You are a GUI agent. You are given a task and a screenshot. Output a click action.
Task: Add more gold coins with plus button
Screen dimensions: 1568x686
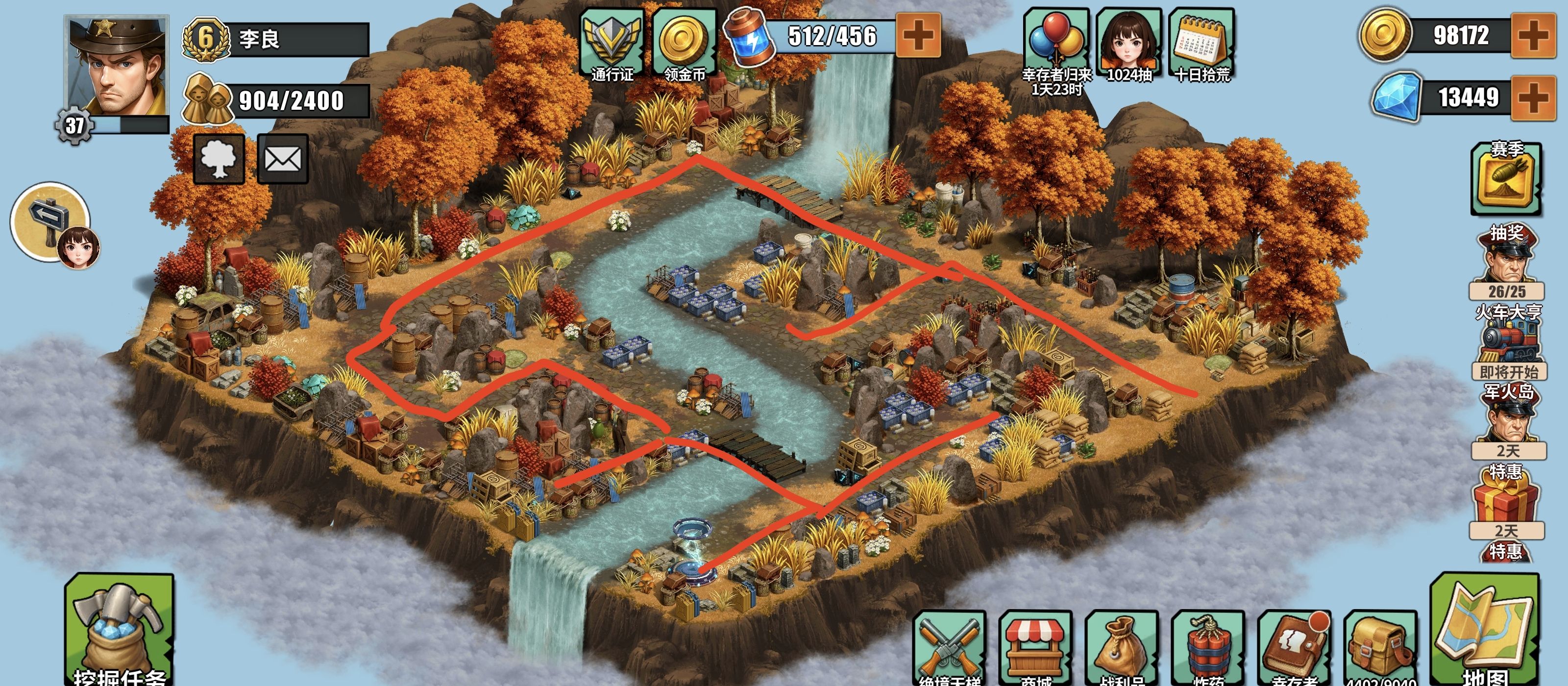pos(1533,35)
